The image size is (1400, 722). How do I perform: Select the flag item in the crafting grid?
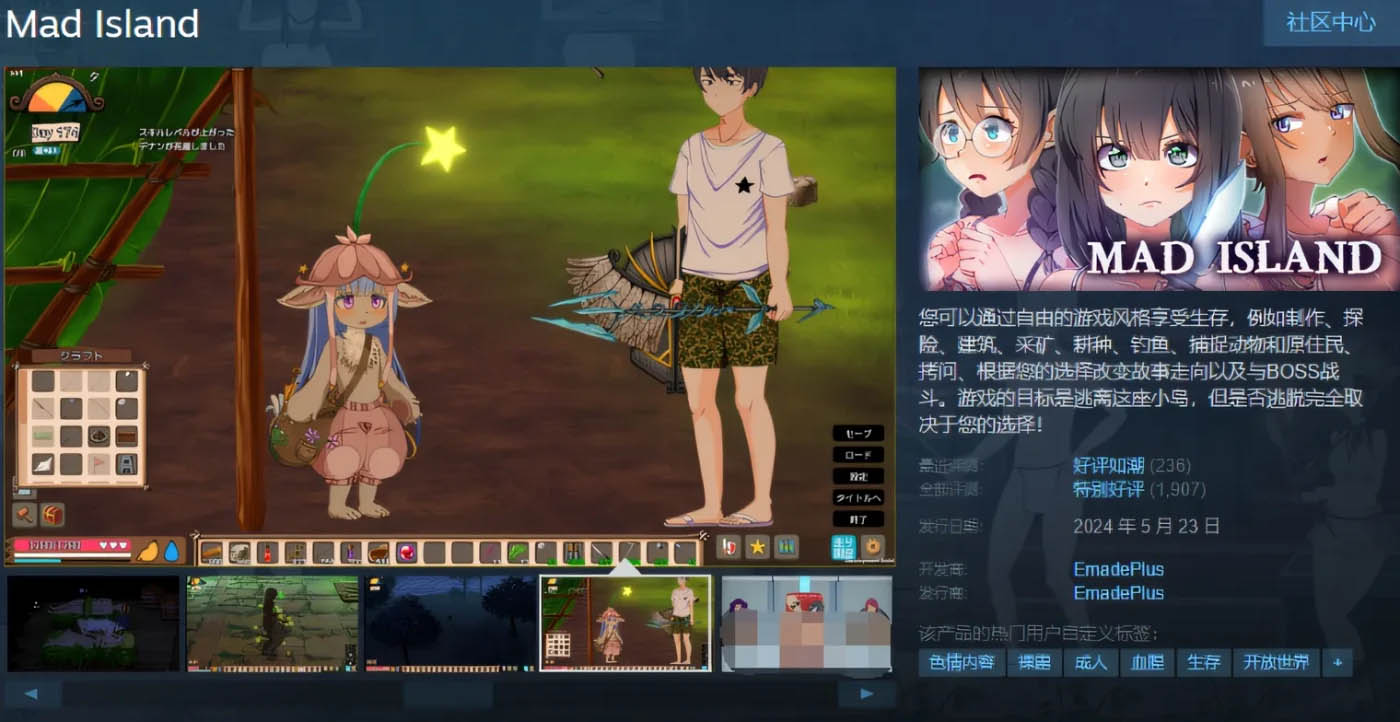coord(96,462)
